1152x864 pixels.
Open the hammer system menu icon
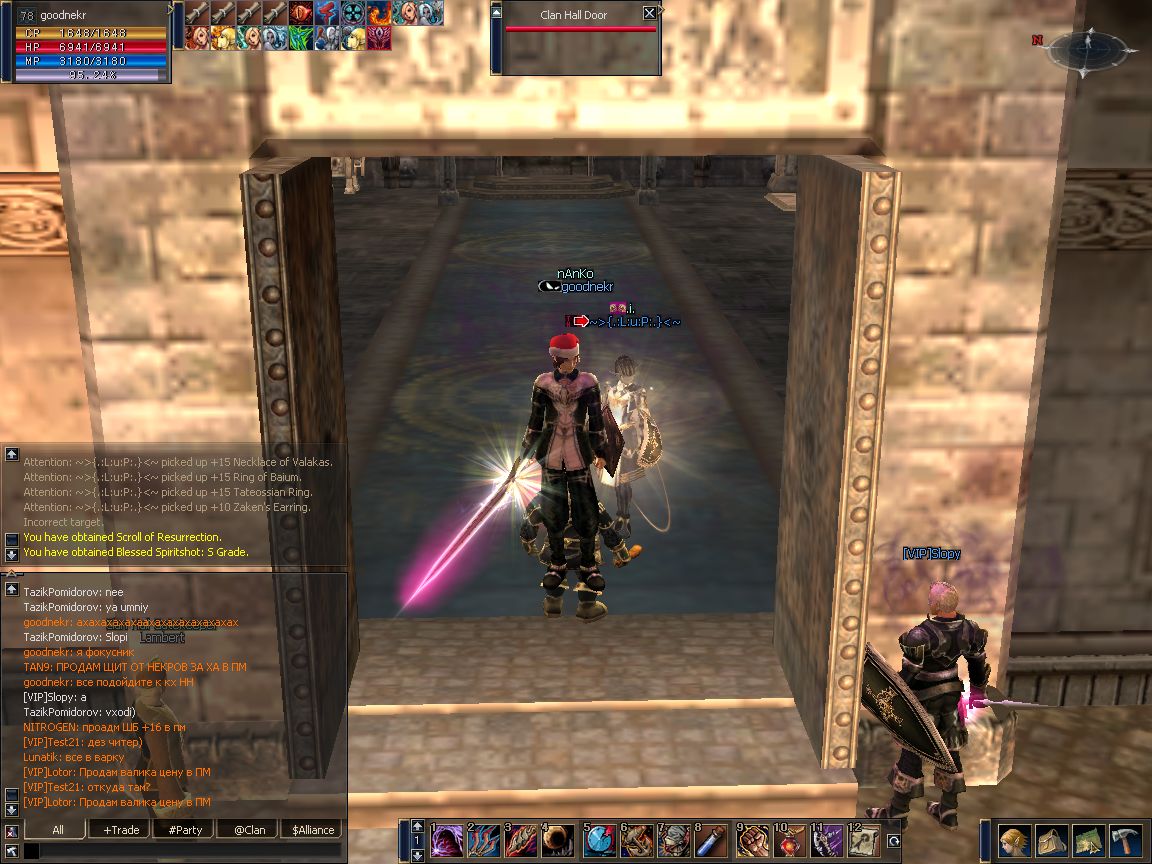pos(1125,841)
